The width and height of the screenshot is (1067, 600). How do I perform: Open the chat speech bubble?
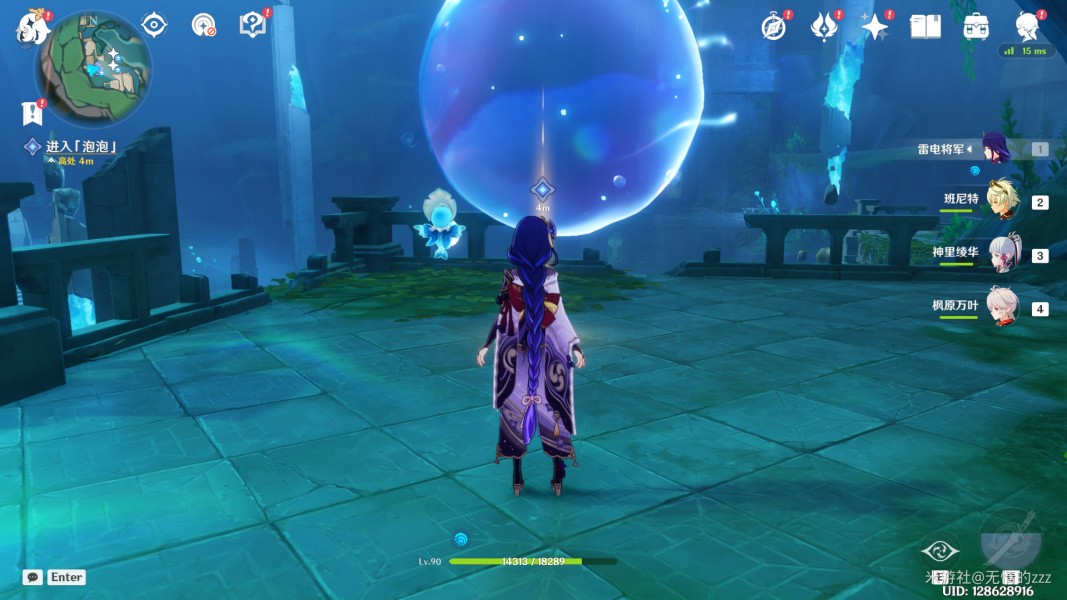pyautogui.click(x=33, y=577)
